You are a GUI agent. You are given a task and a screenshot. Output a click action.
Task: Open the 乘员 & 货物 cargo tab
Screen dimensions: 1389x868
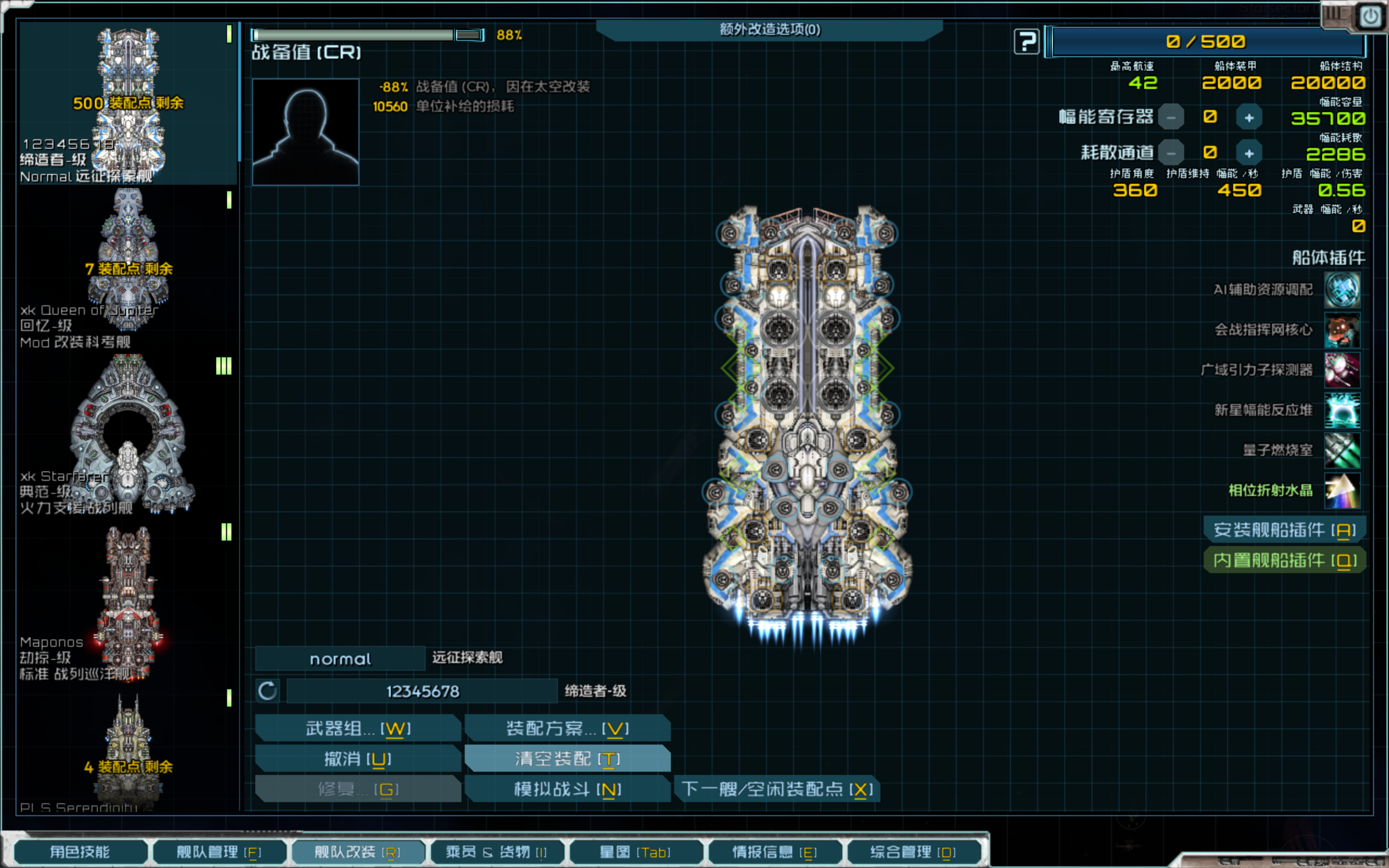tap(496, 851)
